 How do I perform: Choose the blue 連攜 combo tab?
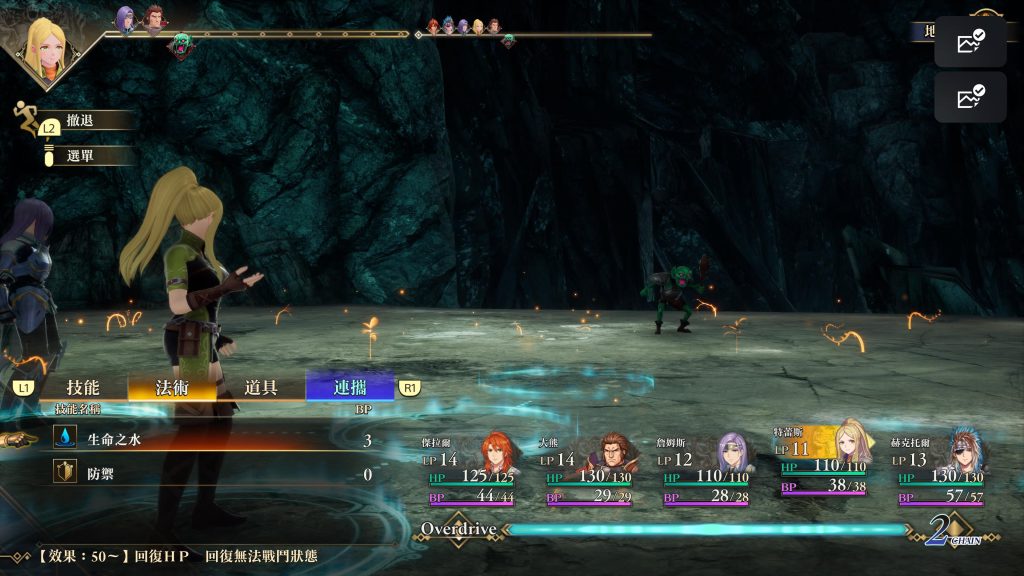(350, 388)
